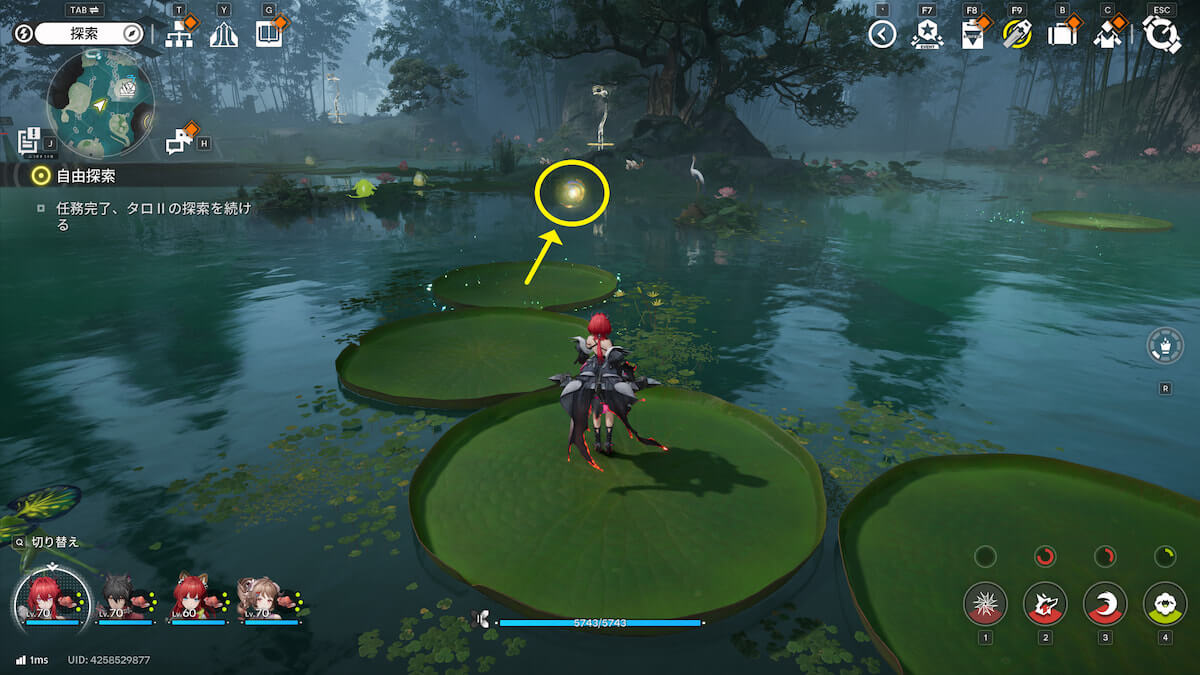Switch to the black-haired Lv.70 character
The image size is (1200, 675).
coord(123,598)
